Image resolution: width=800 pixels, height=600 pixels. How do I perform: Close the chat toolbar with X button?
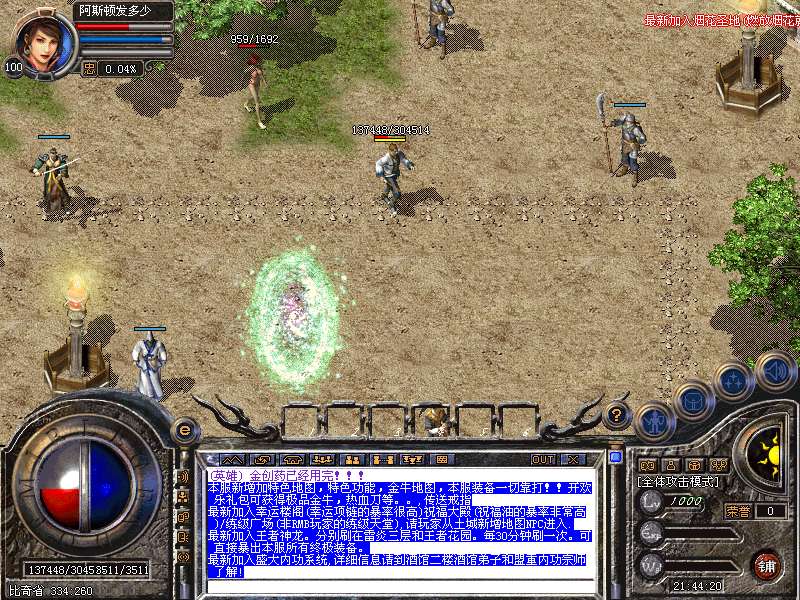[x=573, y=459]
